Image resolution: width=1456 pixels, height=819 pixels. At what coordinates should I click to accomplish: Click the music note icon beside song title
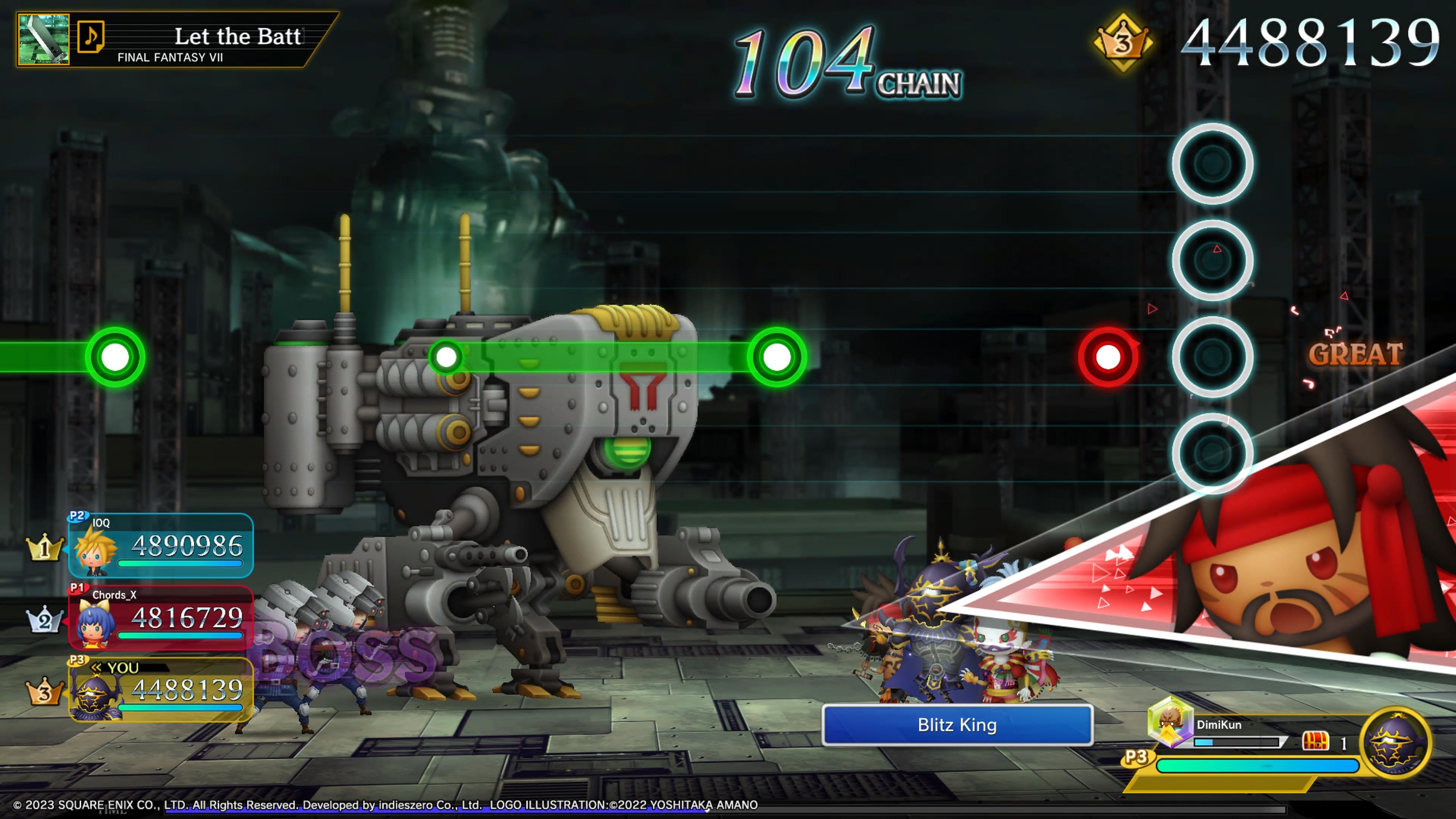click(x=91, y=37)
